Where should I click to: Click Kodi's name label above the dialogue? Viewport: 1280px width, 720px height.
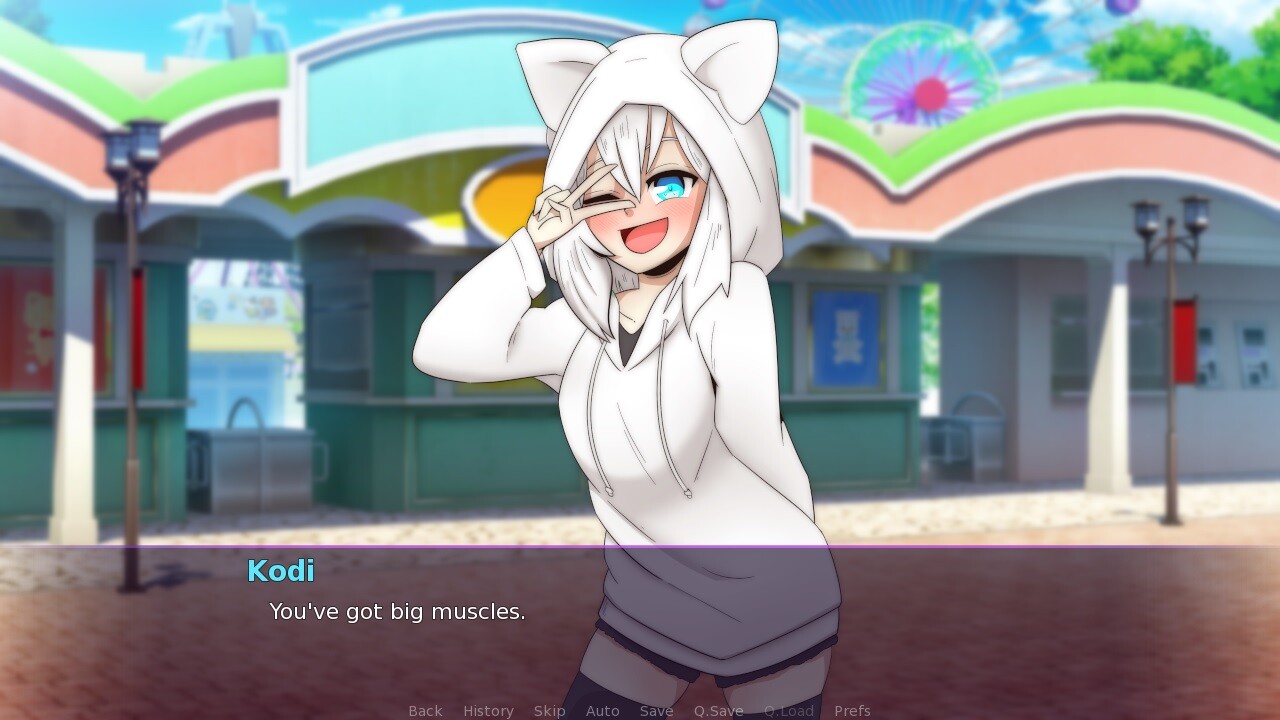point(280,572)
